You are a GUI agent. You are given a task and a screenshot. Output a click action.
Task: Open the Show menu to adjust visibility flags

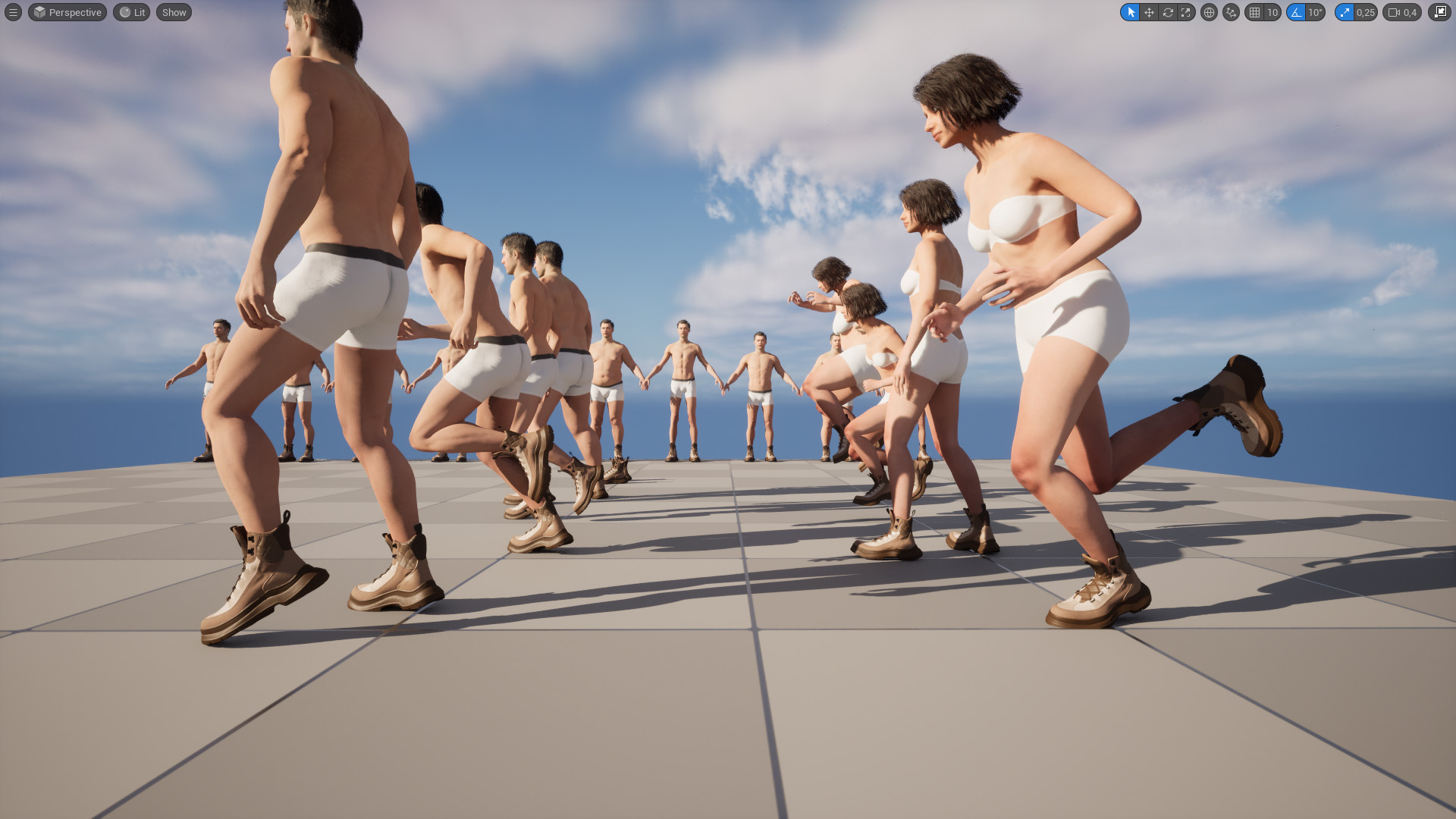pos(173,12)
